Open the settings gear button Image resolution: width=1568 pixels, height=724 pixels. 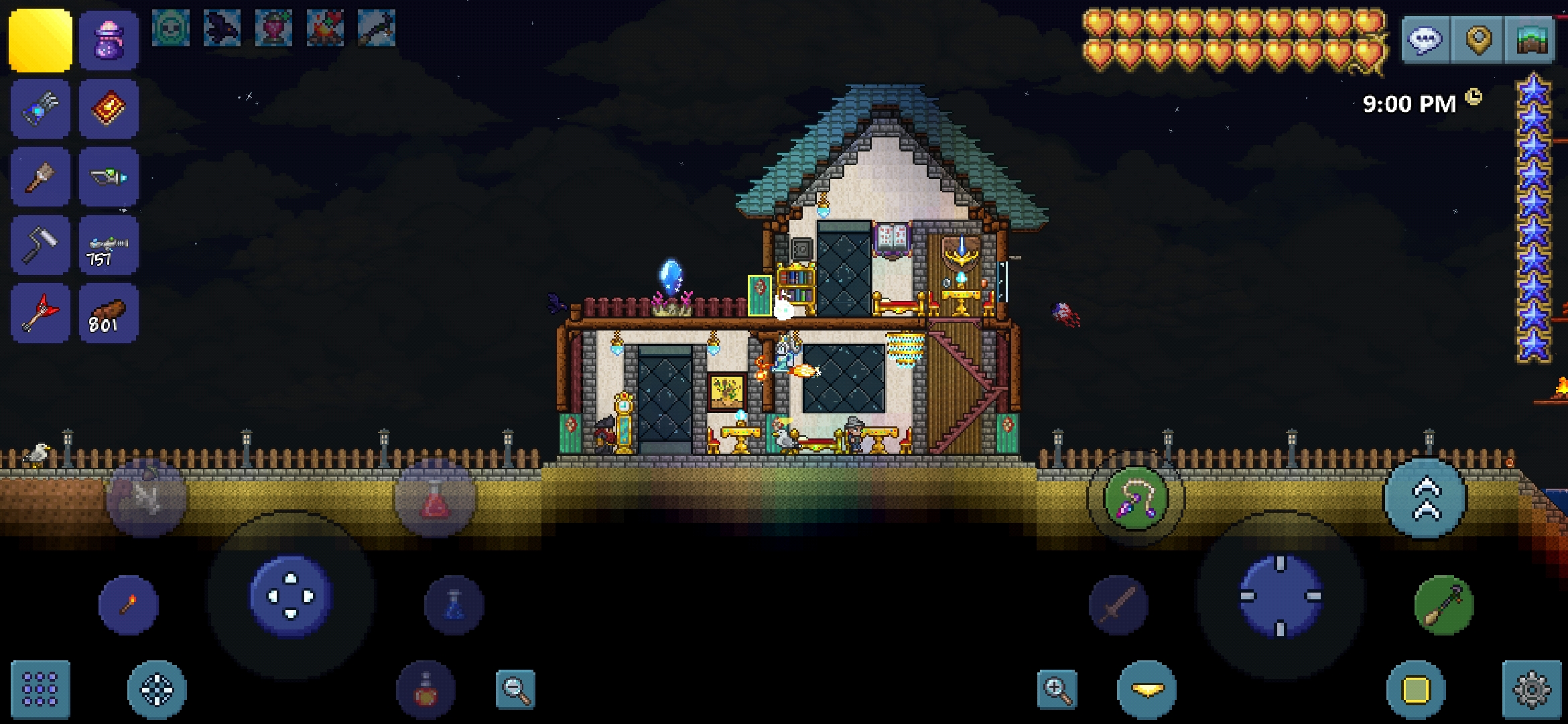click(1531, 689)
